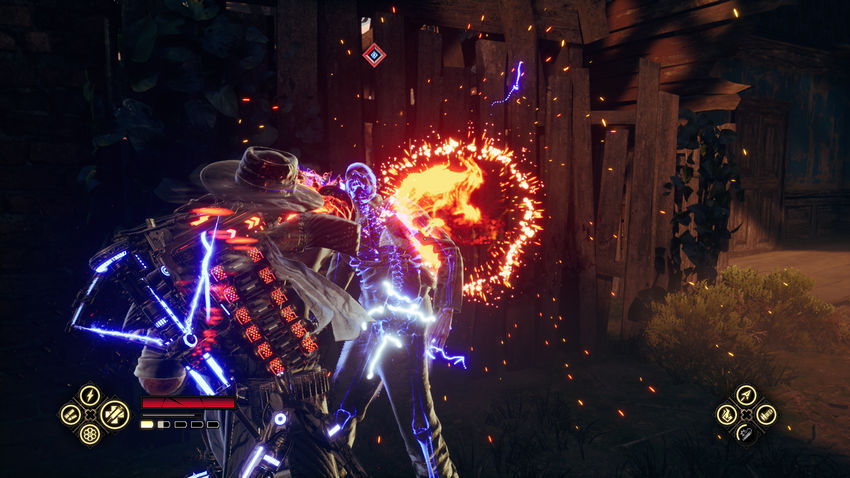Select the flame icon in right wheel
This screenshot has height=478, width=850.
click(727, 414)
